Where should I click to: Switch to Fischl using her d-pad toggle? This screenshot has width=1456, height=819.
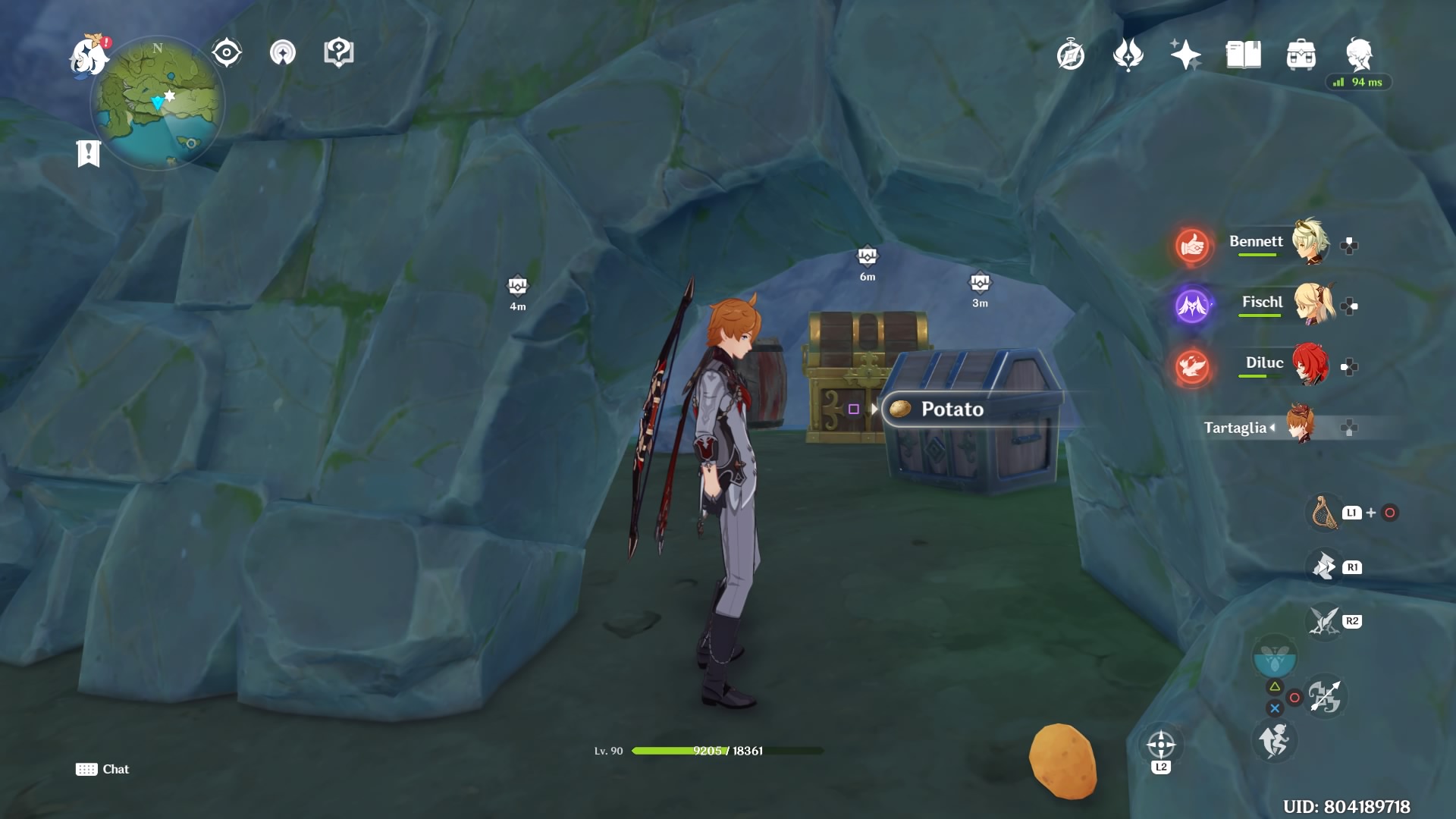(x=1349, y=305)
